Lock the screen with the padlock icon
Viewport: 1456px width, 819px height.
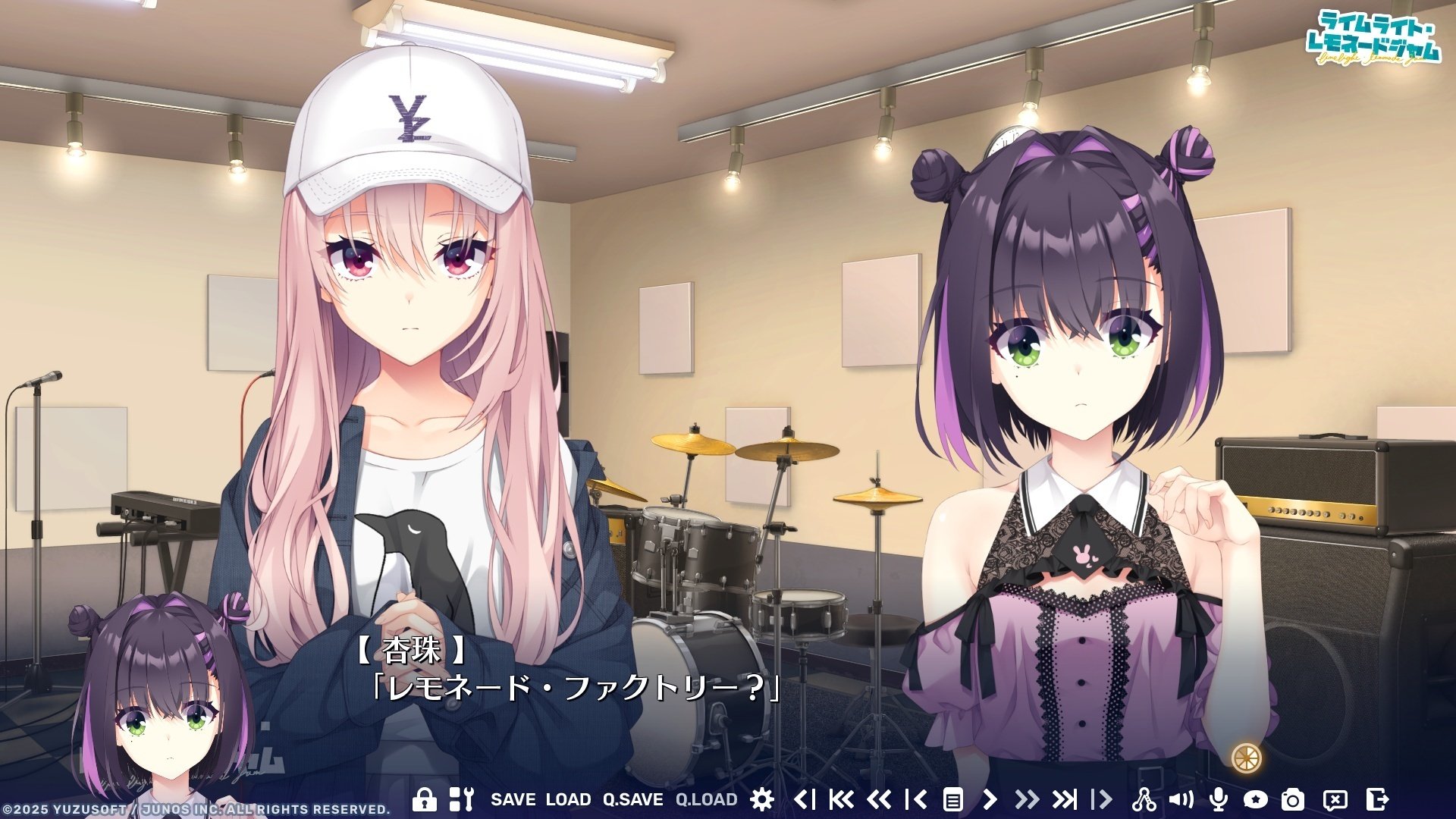[424, 799]
